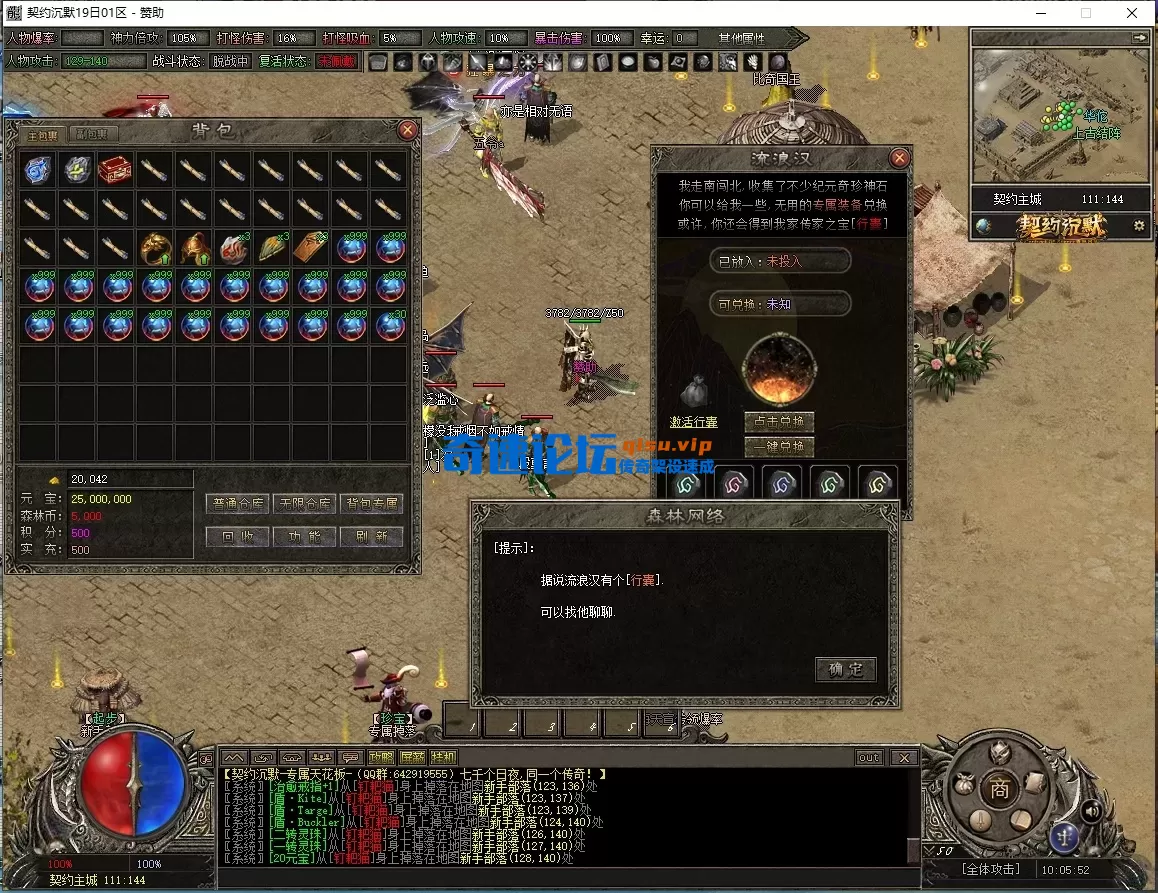Image resolution: width=1158 pixels, height=893 pixels.
Task: Open the 普通仓库 storage
Action: click(237, 503)
